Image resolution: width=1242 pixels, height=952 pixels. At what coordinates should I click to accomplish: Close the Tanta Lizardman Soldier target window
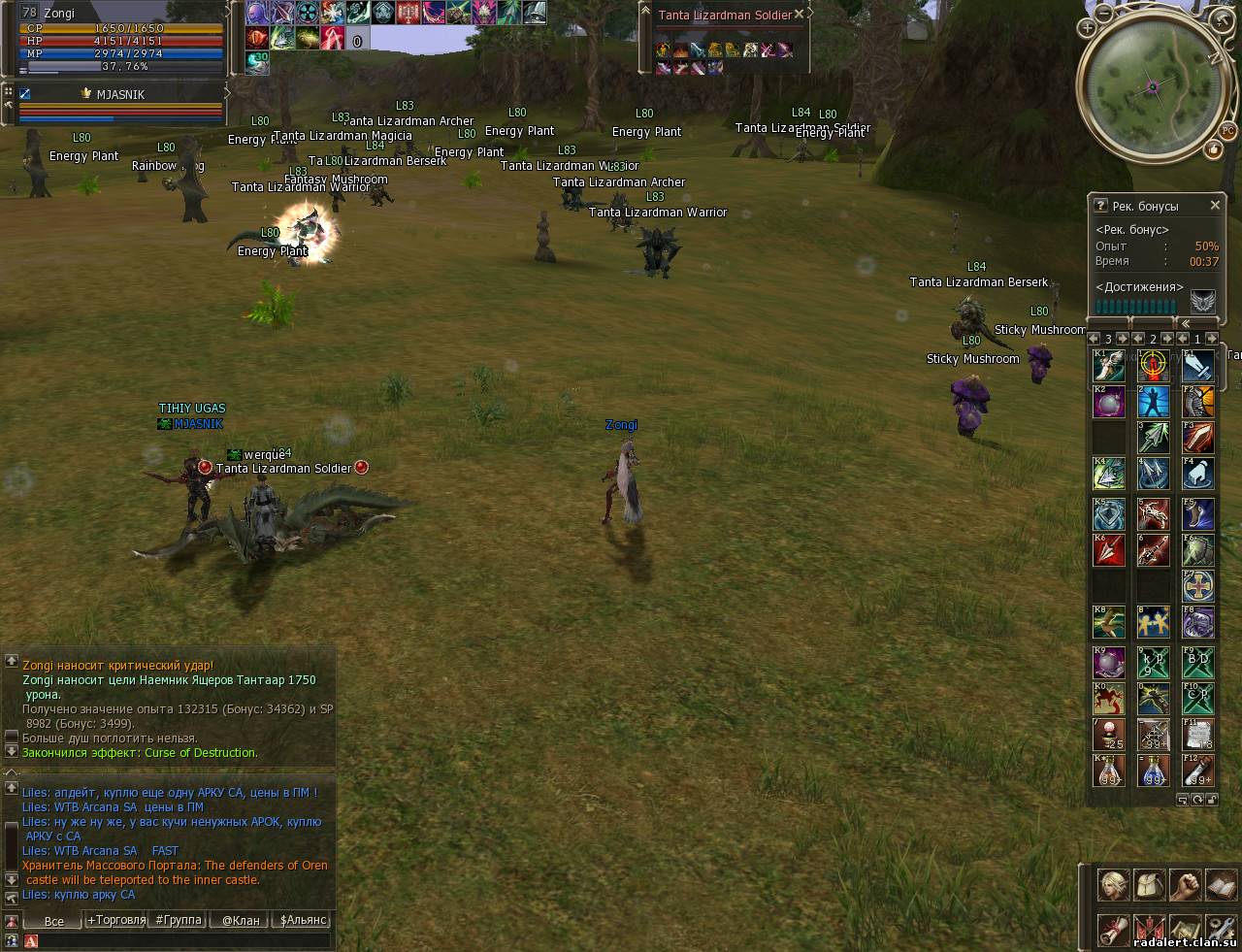(799, 15)
